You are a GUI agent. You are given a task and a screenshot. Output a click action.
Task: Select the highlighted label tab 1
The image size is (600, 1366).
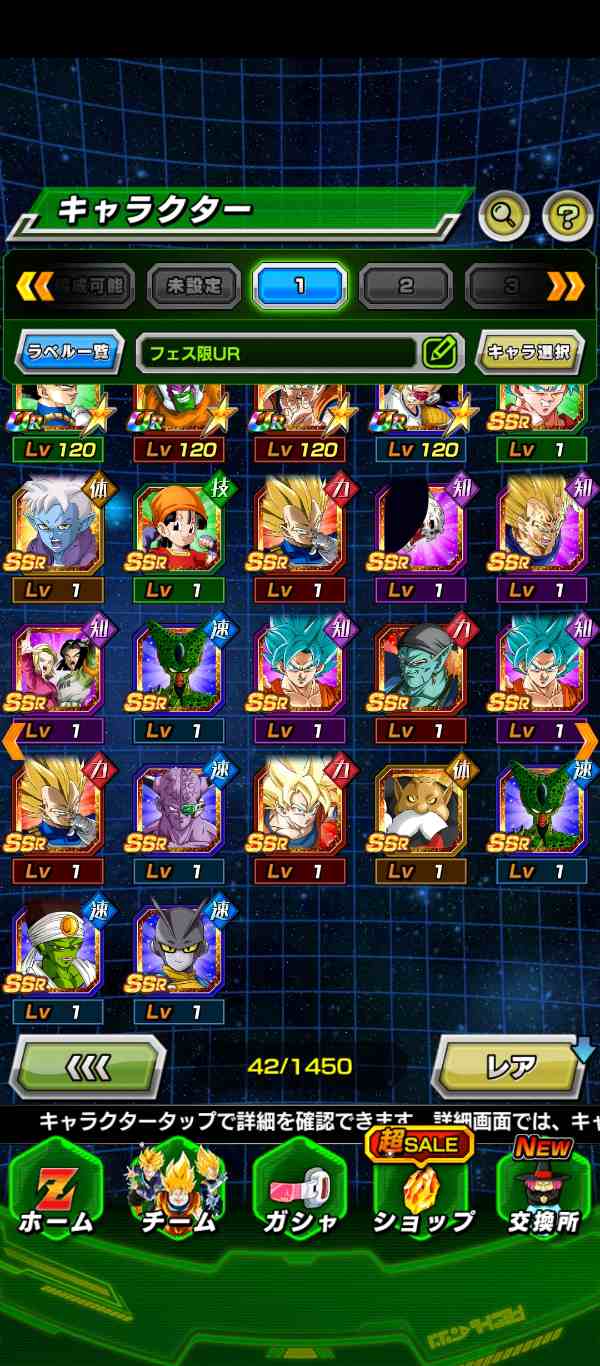point(299,287)
